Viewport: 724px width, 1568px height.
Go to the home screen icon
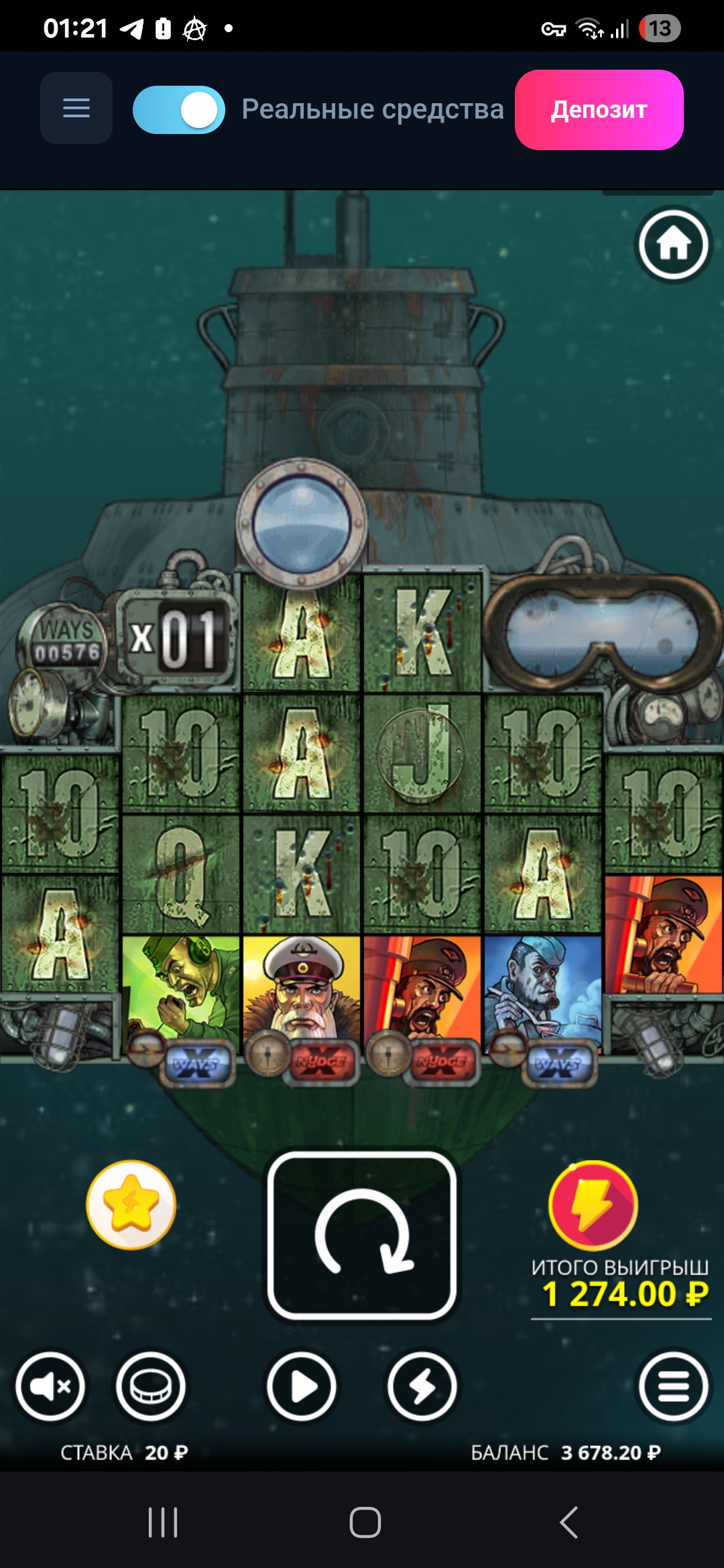point(673,245)
